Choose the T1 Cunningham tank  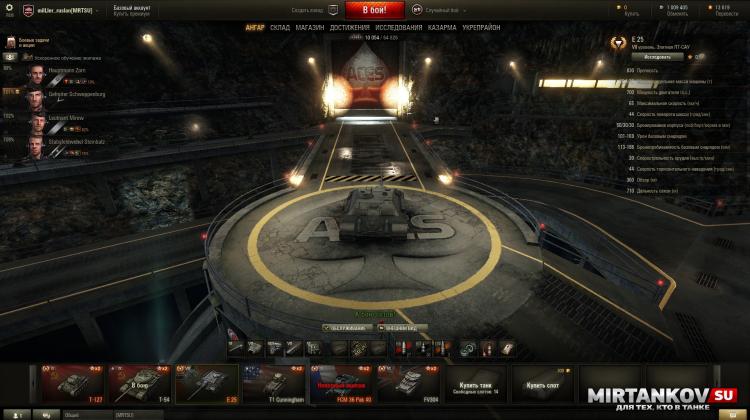click(x=269, y=383)
